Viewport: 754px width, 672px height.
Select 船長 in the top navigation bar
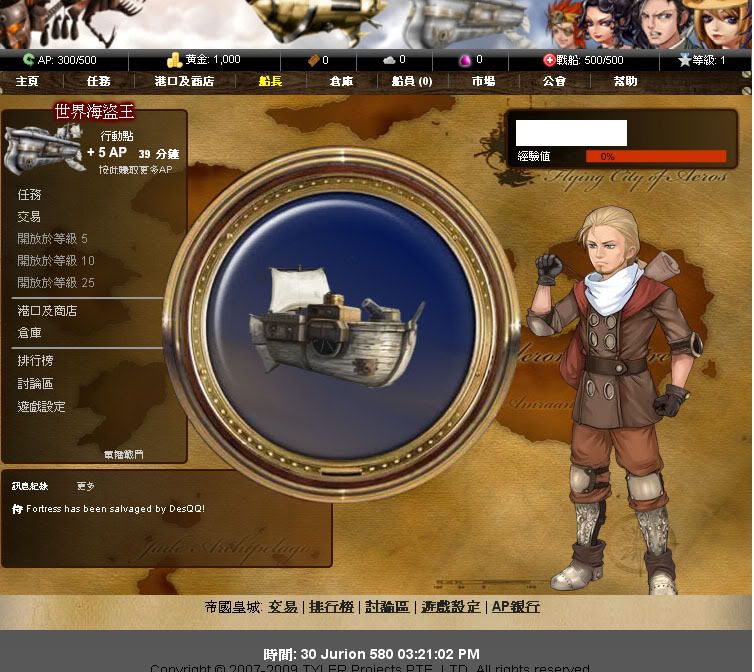[x=270, y=81]
